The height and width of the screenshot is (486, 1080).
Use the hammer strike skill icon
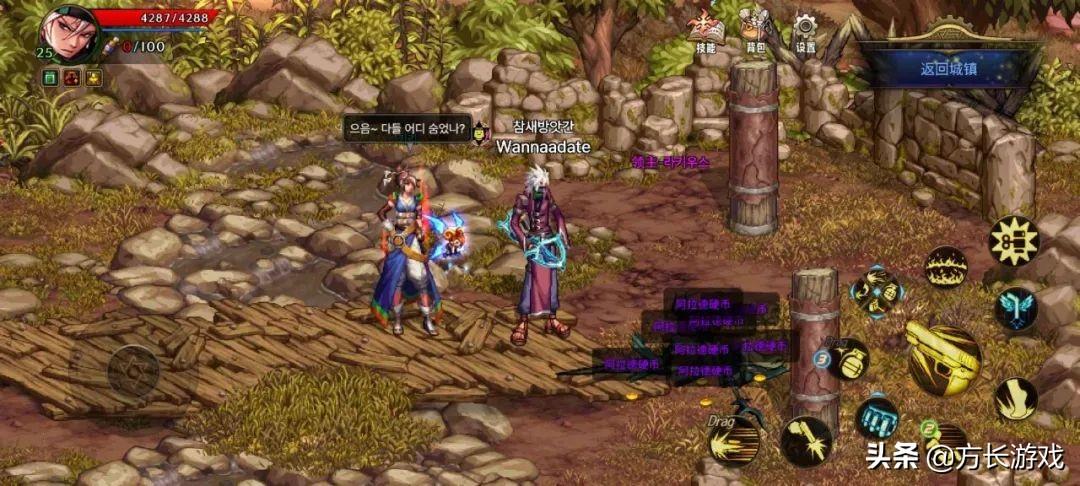coord(806,441)
